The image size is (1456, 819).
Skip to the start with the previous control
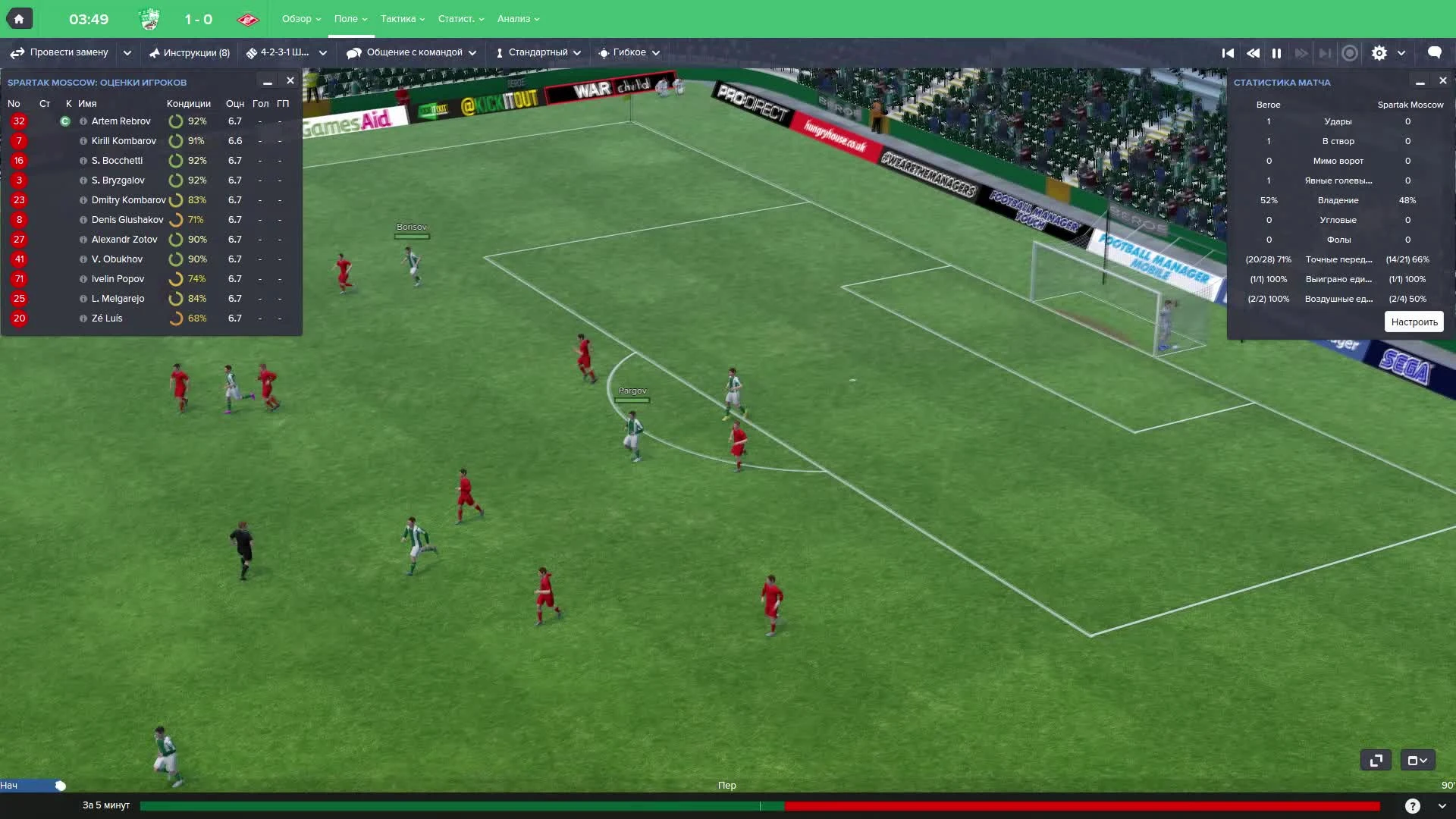tap(1228, 53)
